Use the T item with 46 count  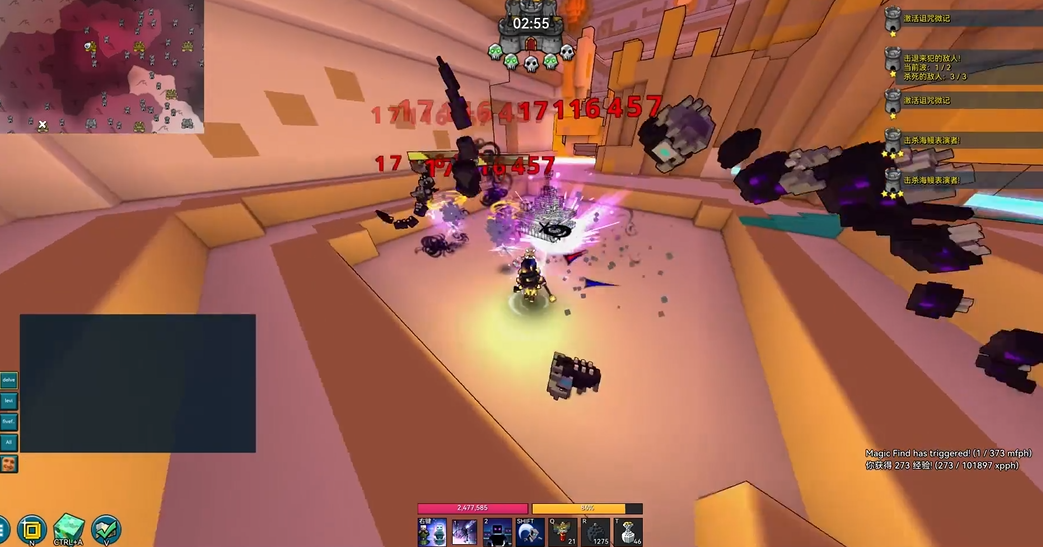click(627, 532)
